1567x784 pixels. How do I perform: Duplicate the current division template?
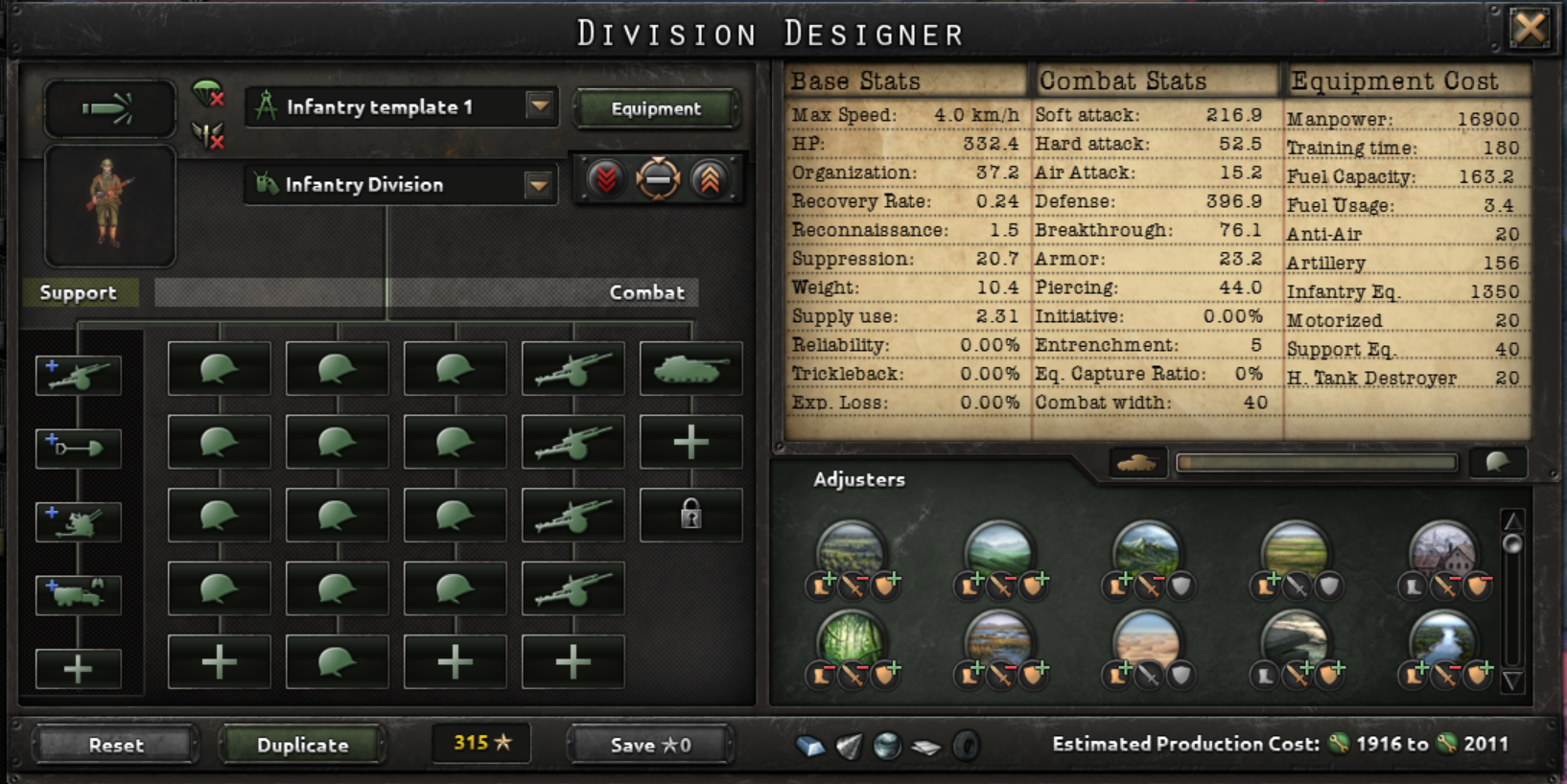pos(301,745)
